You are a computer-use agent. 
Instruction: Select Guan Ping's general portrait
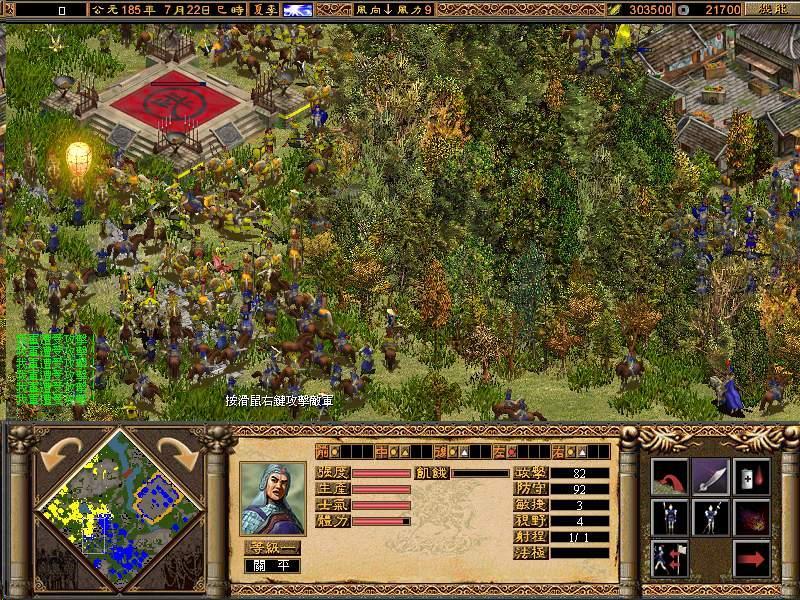coord(273,497)
